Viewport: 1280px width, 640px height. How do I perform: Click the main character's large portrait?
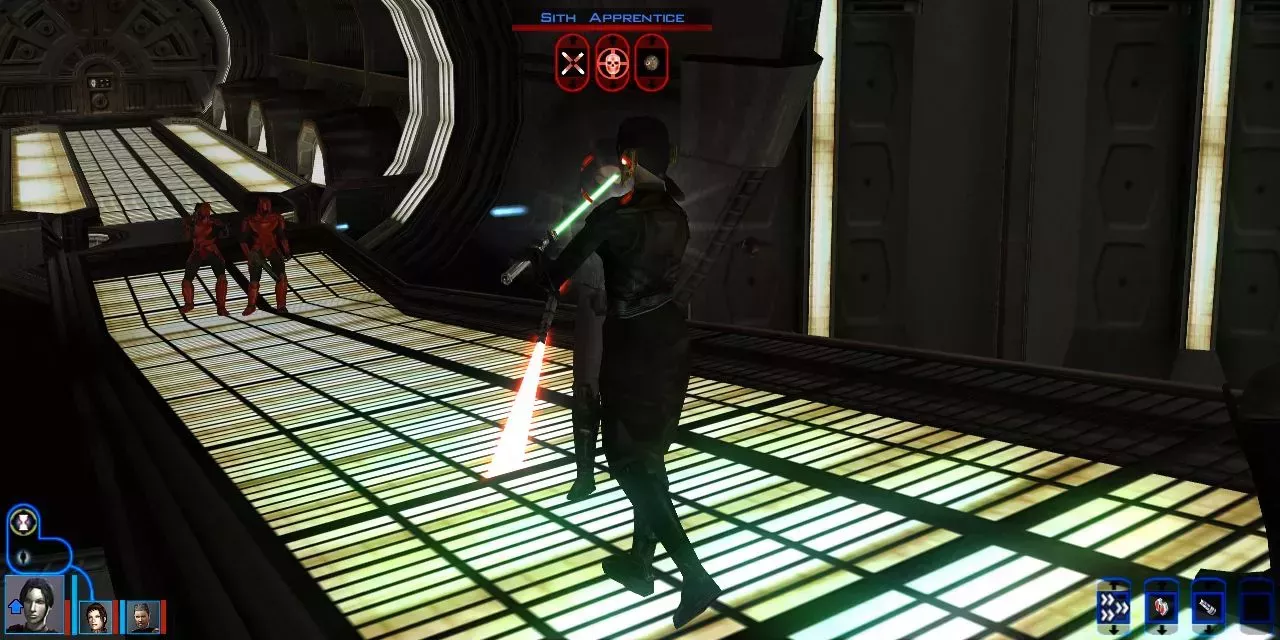36,602
